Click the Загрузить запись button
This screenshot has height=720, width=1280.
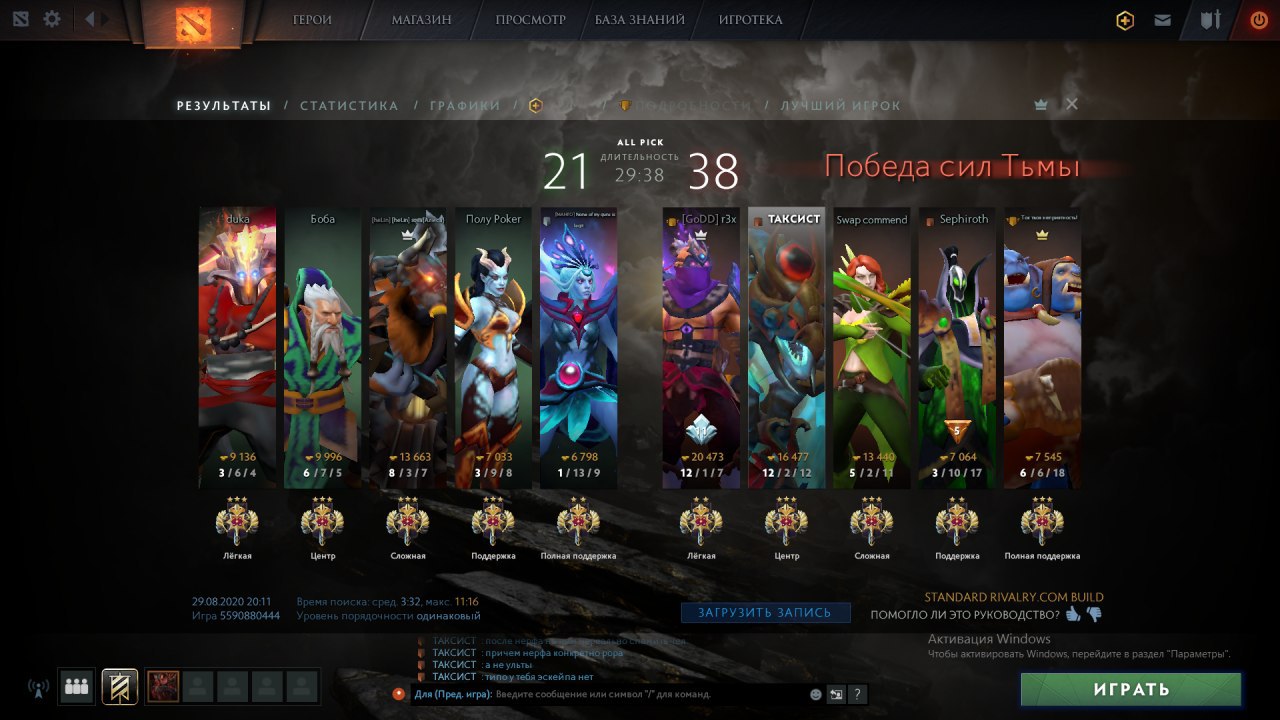(x=766, y=613)
